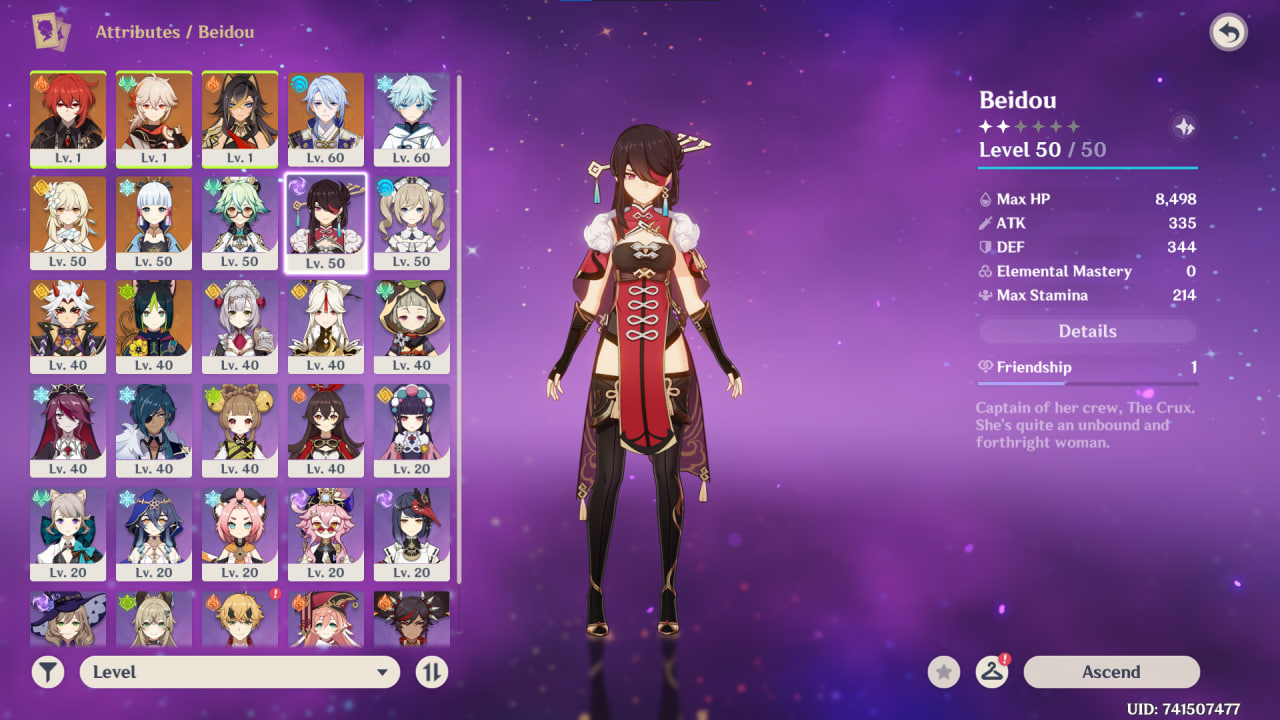
Task: Open the Level sort dropdown
Action: pyautogui.click(x=240, y=672)
